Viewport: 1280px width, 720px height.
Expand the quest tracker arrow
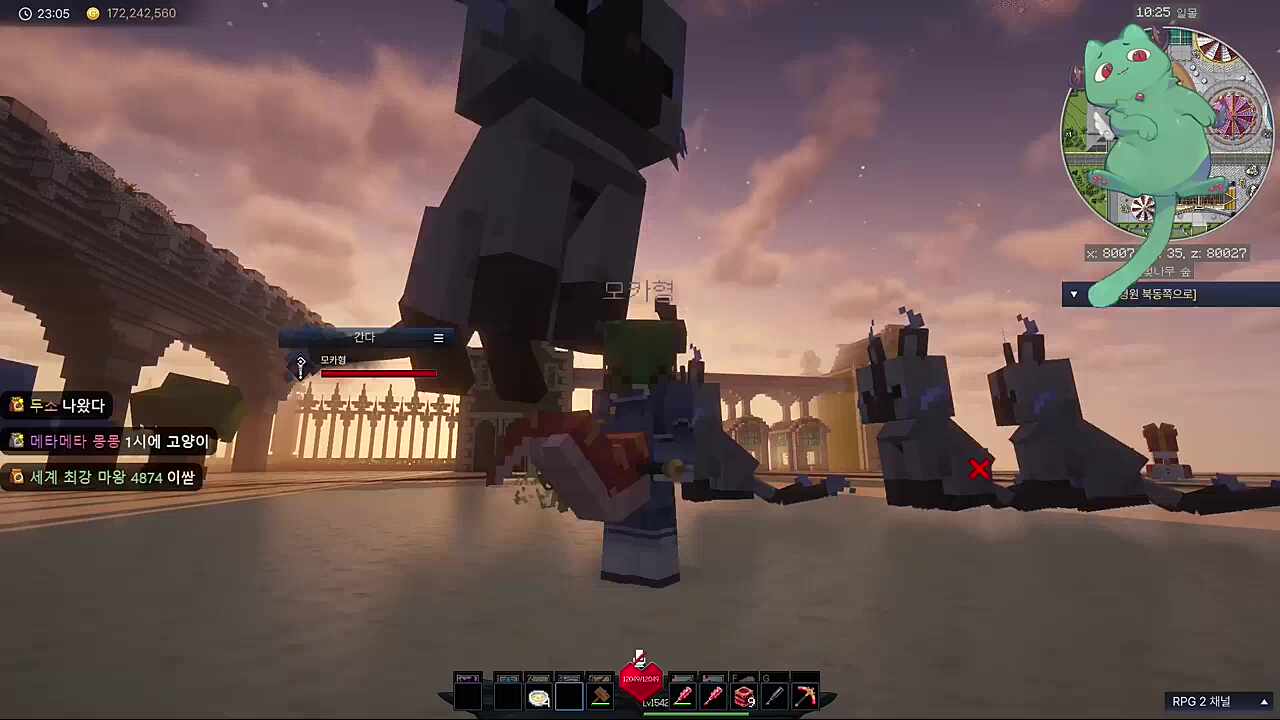click(1074, 294)
